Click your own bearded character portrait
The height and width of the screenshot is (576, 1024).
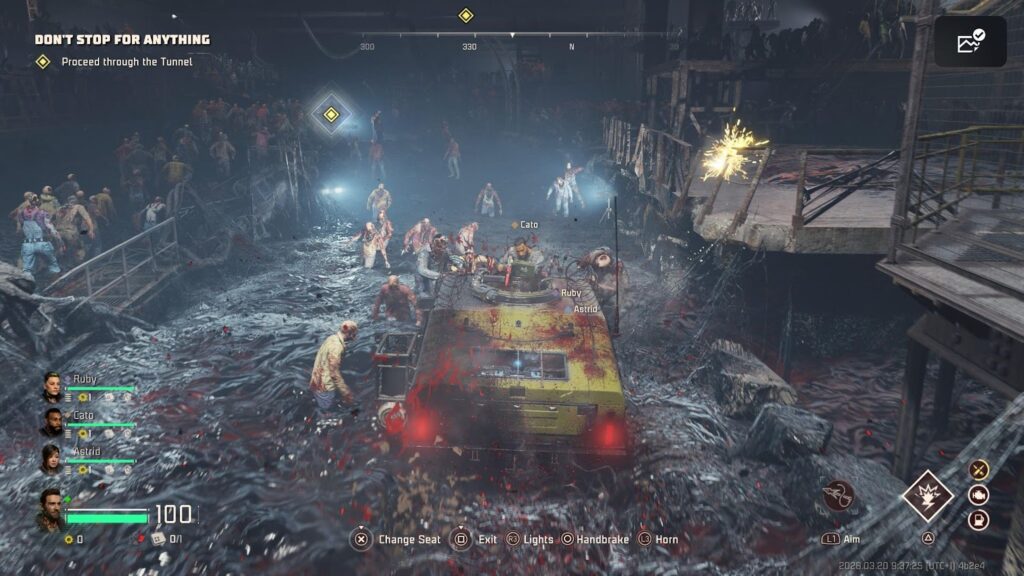(51, 509)
